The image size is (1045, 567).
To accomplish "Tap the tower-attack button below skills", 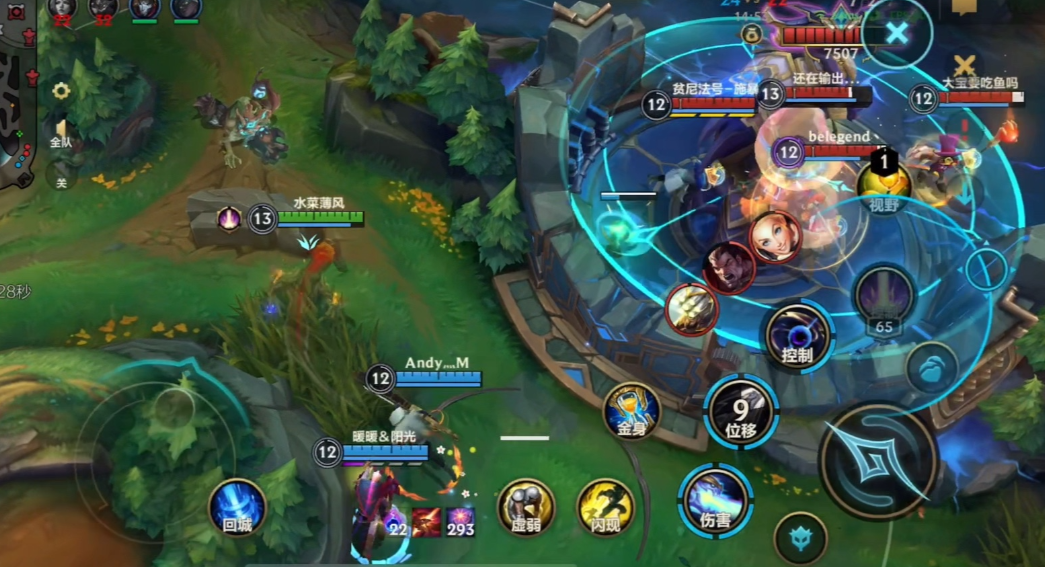I will pos(800,538).
